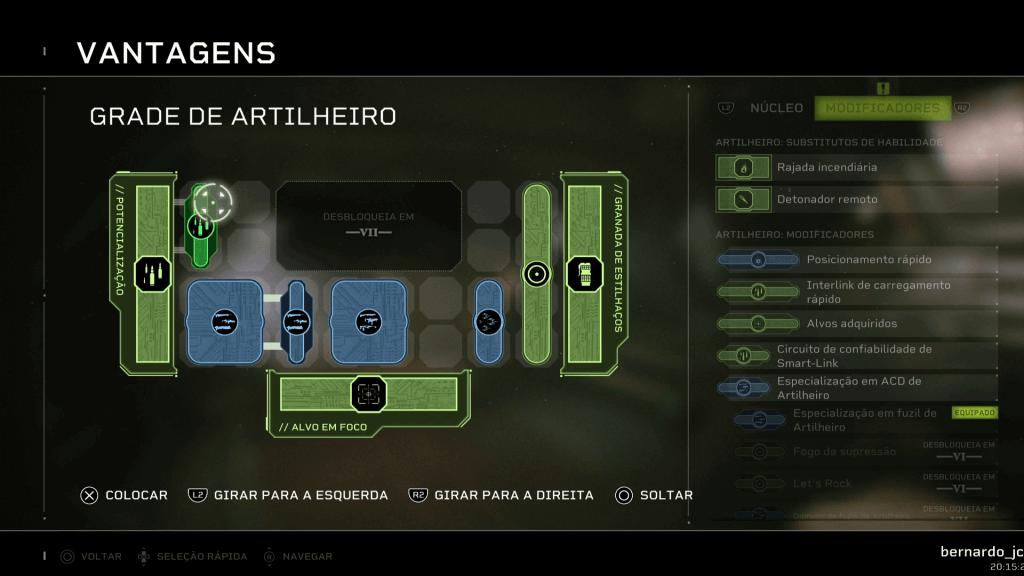Select the Rajada incendiária ability substitute
This screenshot has width=1024, height=576.
click(x=826, y=168)
